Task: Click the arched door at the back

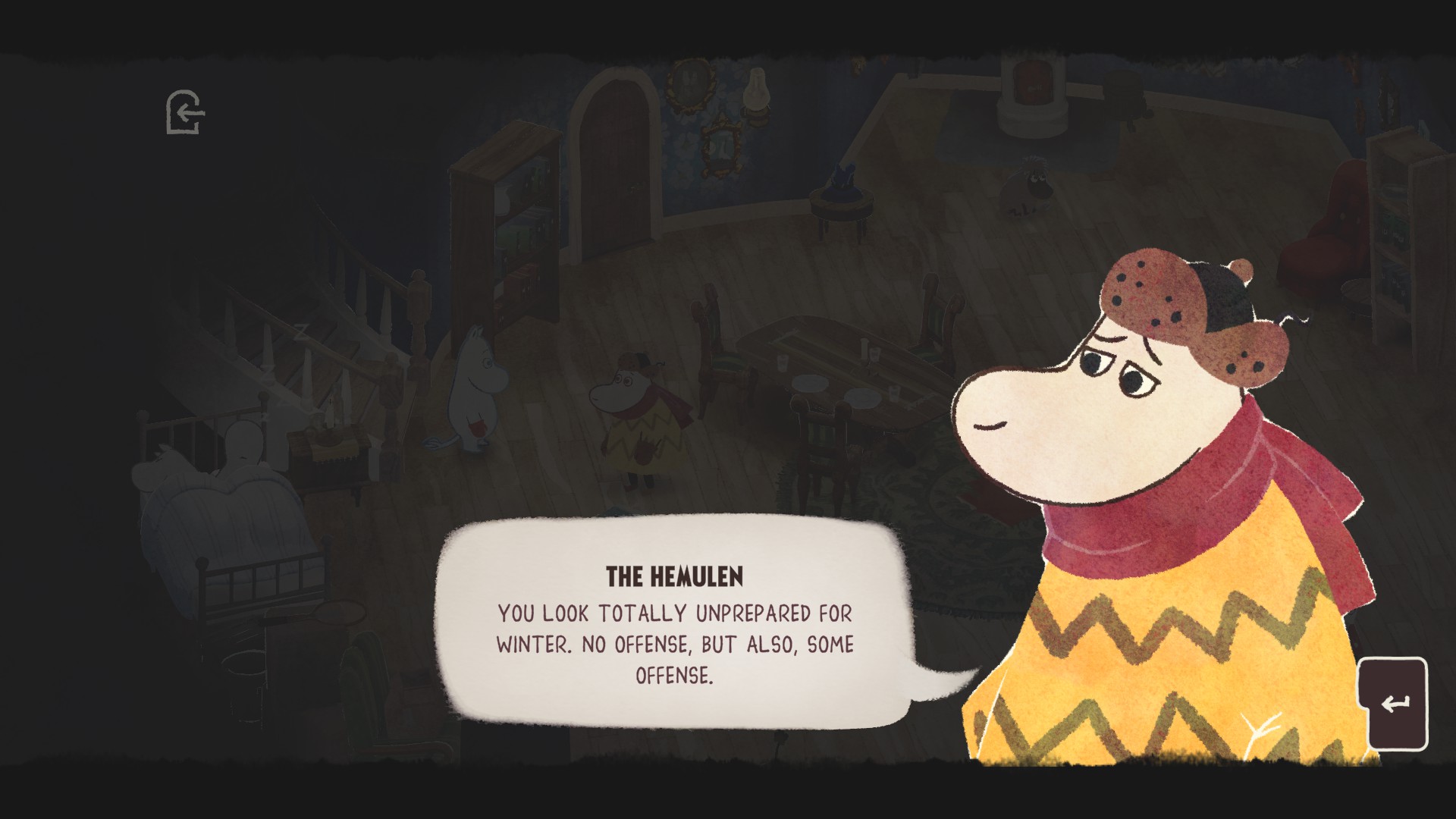Action: pyautogui.click(x=614, y=174)
